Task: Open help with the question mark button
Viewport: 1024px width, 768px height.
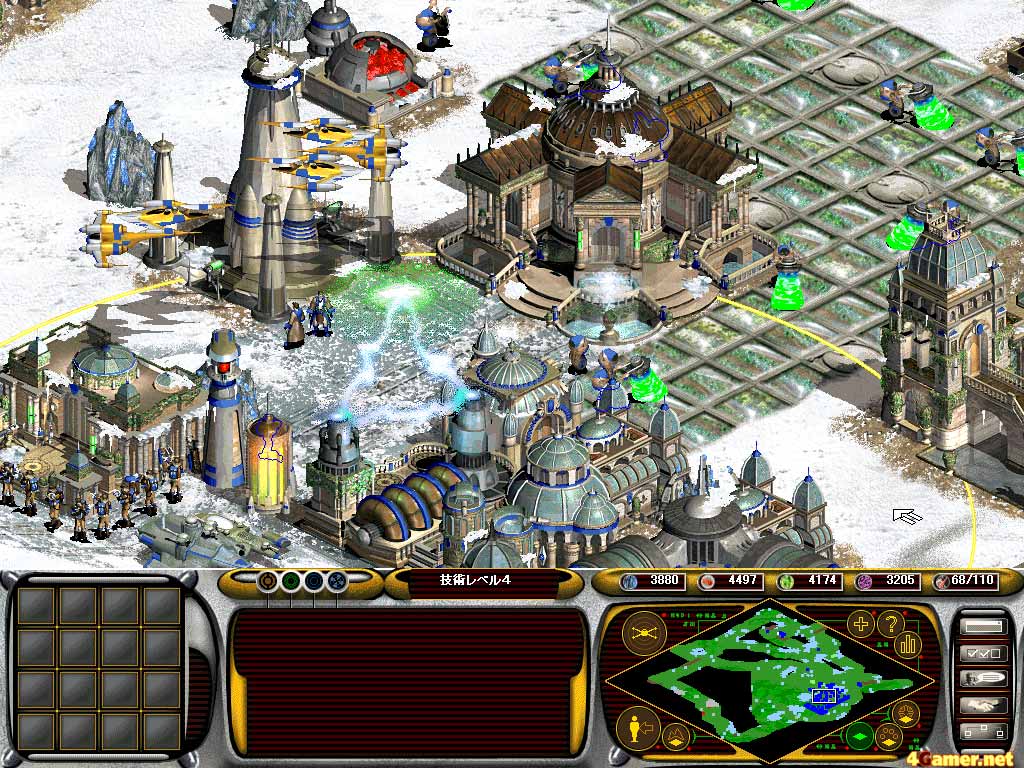Action: (889, 625)
